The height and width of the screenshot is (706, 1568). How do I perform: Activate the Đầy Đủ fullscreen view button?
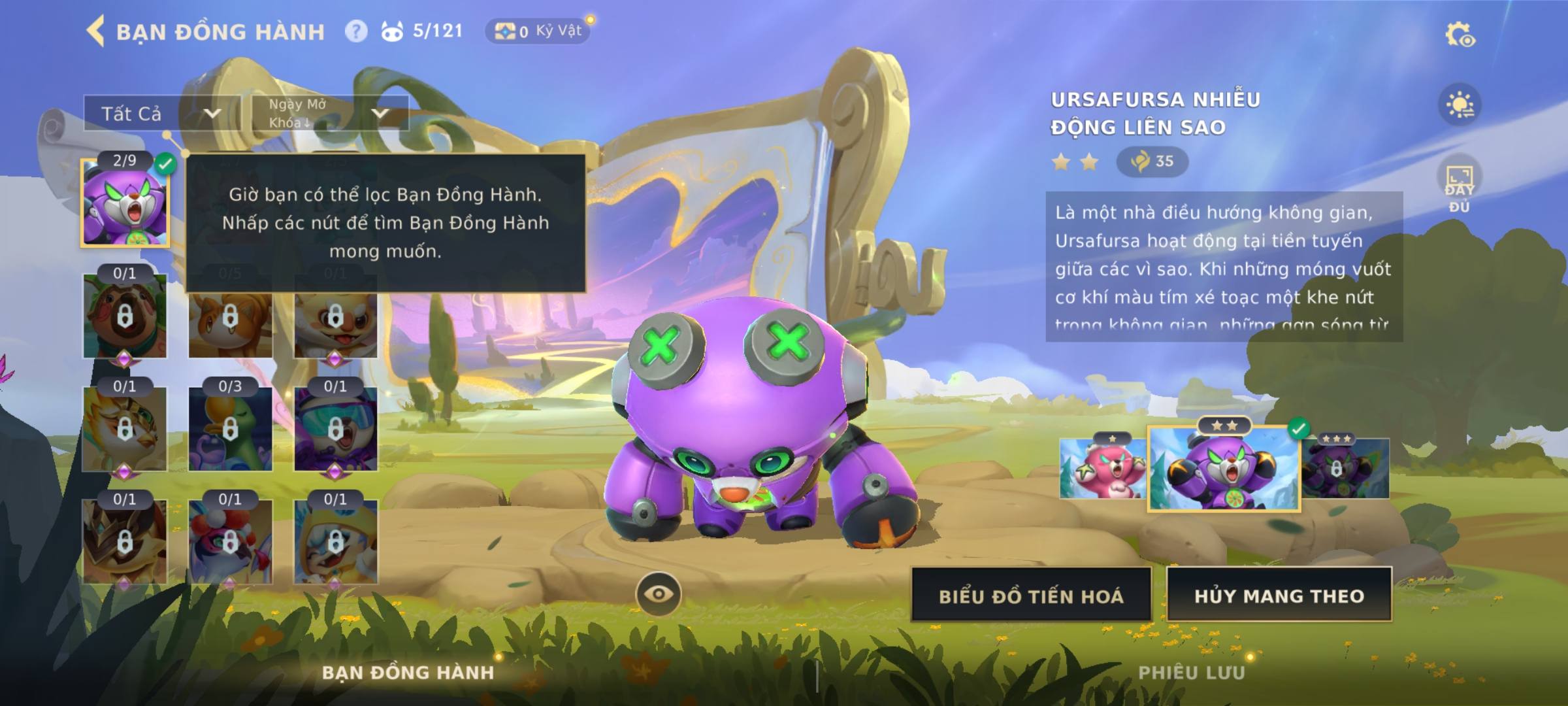pyautogui.click(x=1460, y=186)
